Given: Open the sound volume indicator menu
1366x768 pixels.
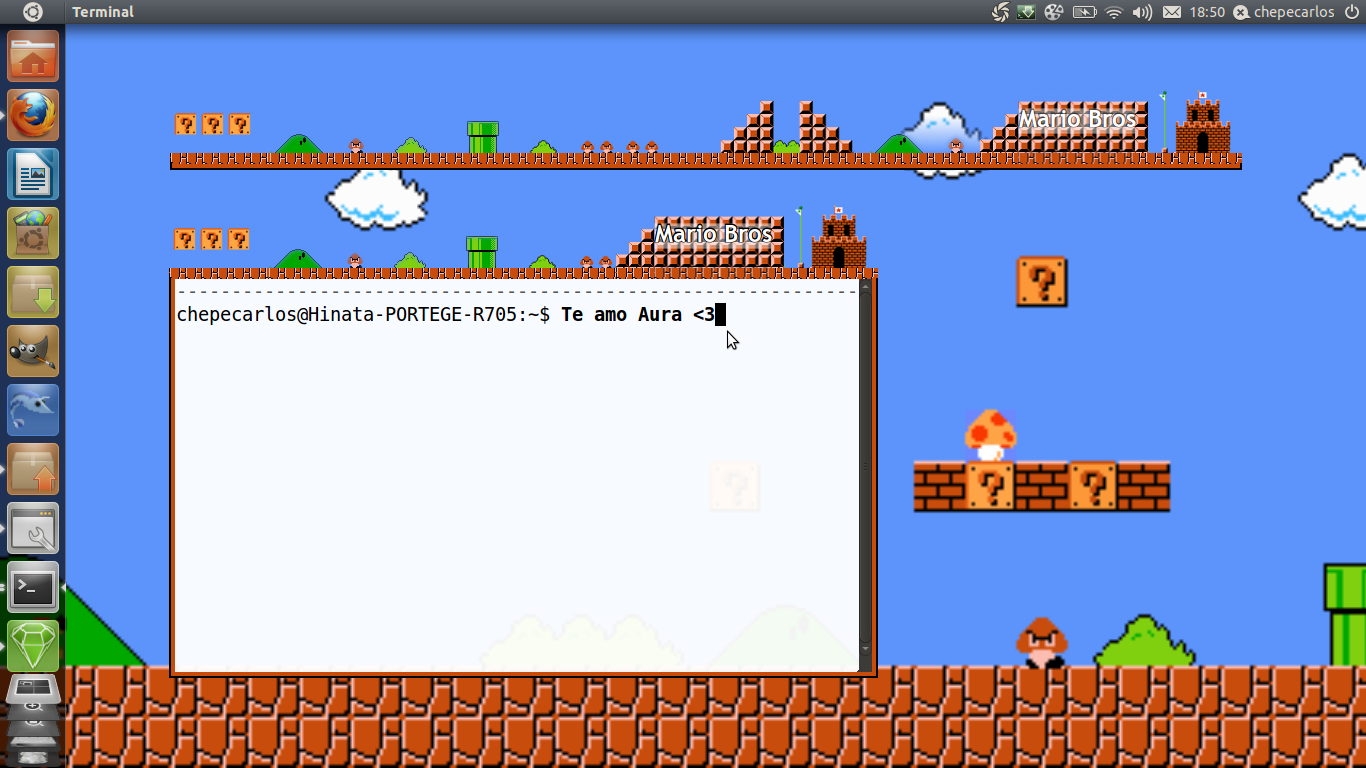Looking at the screenshot, I should pos(1141,12).
